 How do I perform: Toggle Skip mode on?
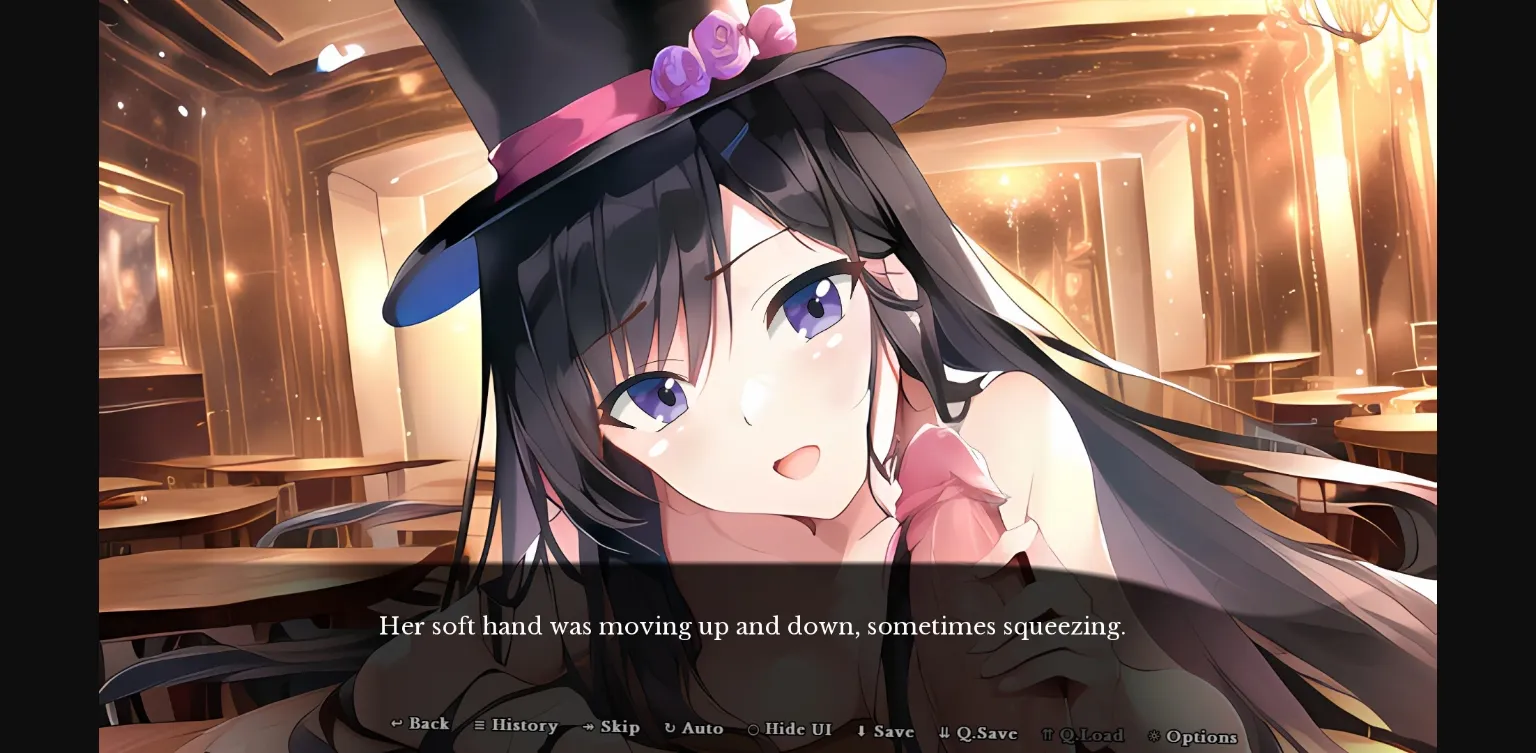pos(613,727)
